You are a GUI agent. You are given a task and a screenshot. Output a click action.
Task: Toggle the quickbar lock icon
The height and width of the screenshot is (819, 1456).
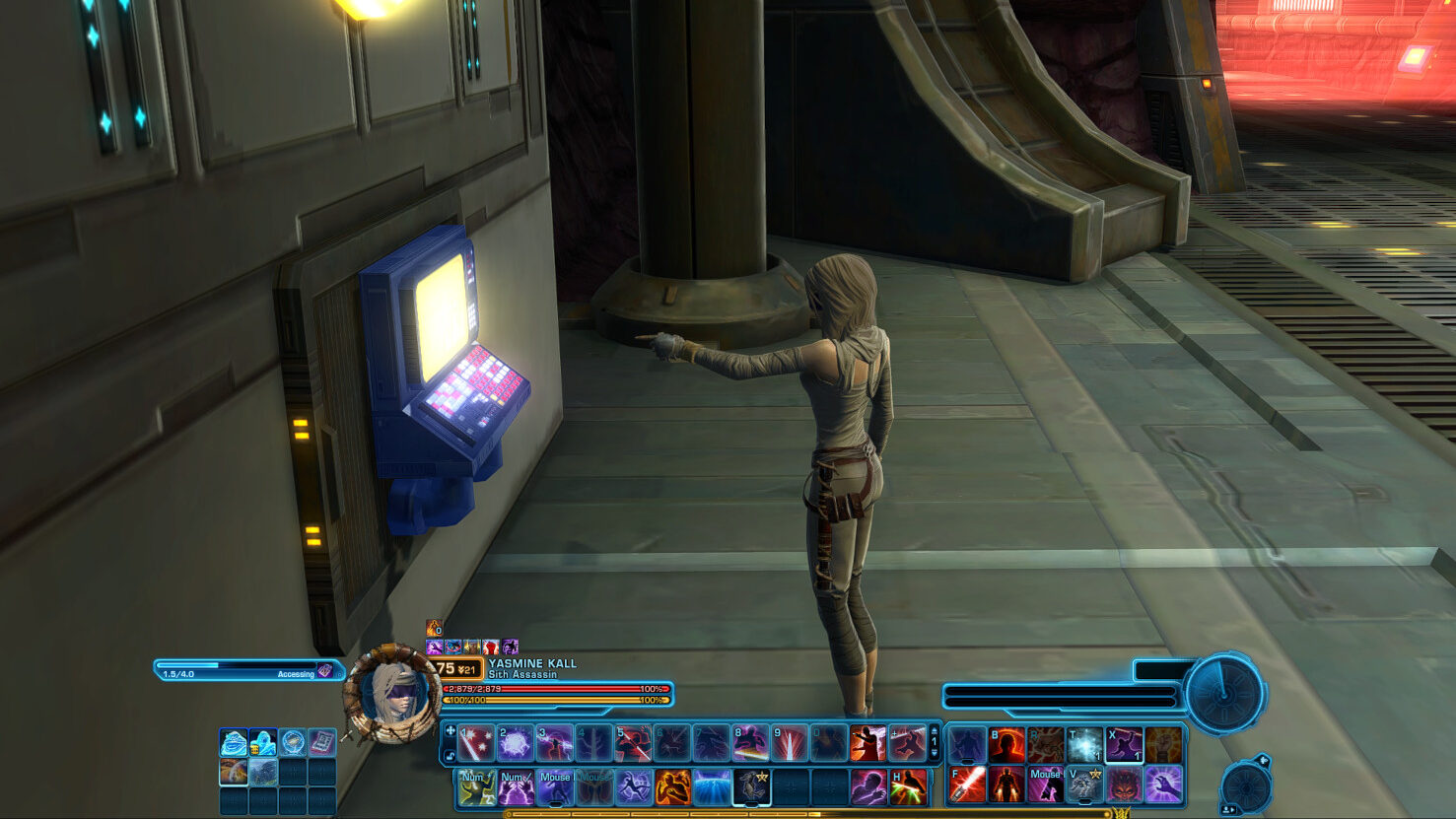point(451,756)
